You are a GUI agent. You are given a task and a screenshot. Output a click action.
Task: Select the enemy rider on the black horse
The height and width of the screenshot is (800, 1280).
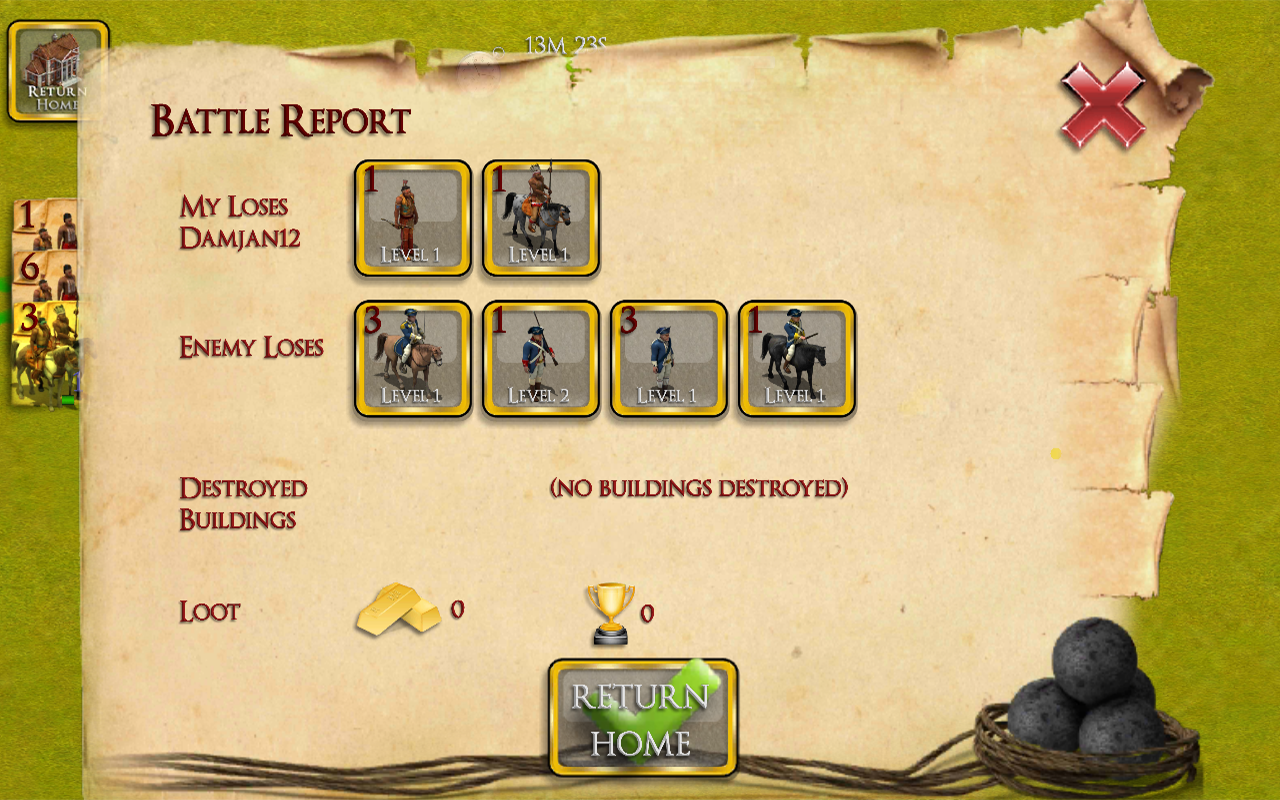click(x=795, y=360)
